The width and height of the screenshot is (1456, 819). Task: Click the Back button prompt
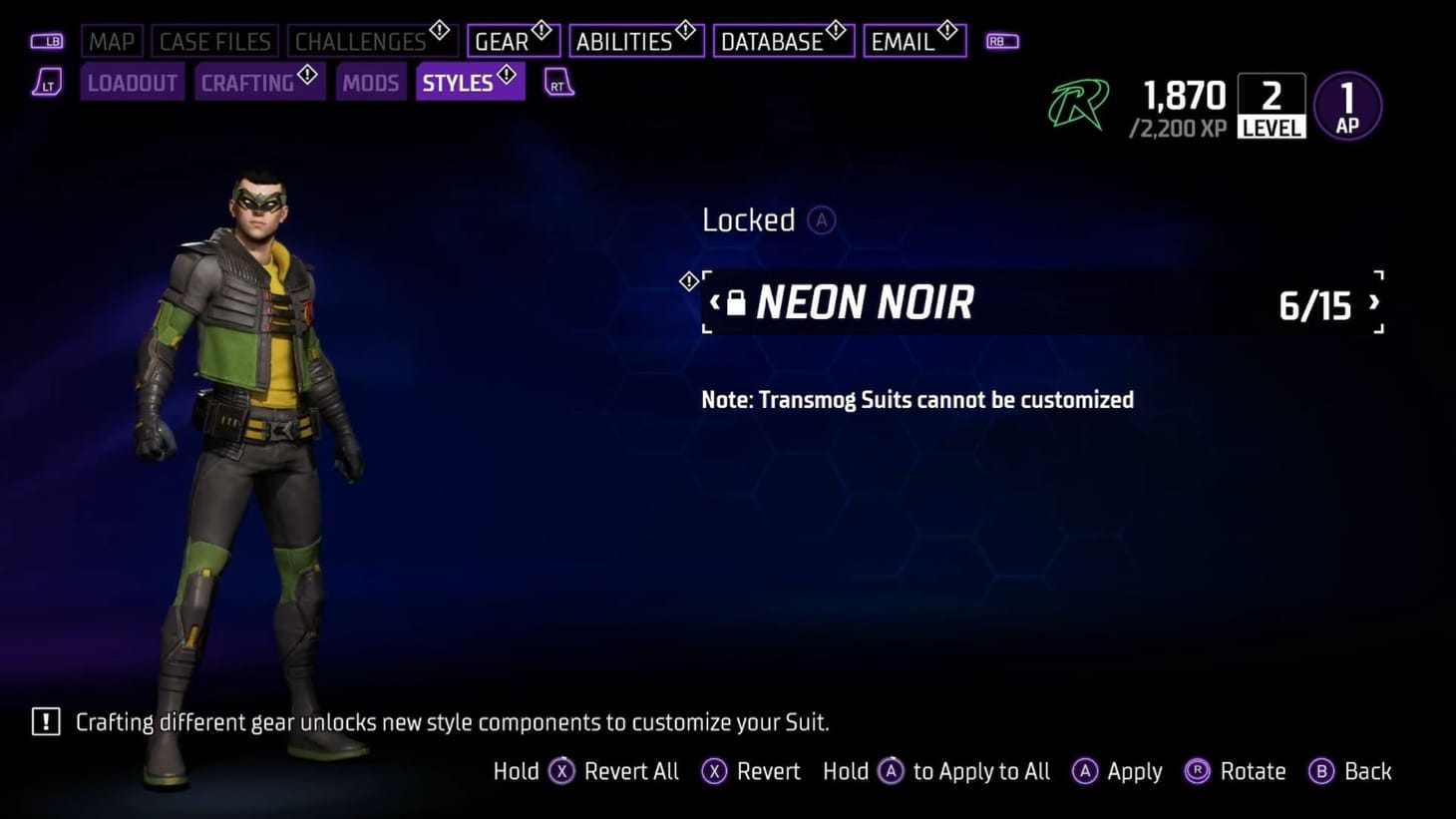[1349, 771]
